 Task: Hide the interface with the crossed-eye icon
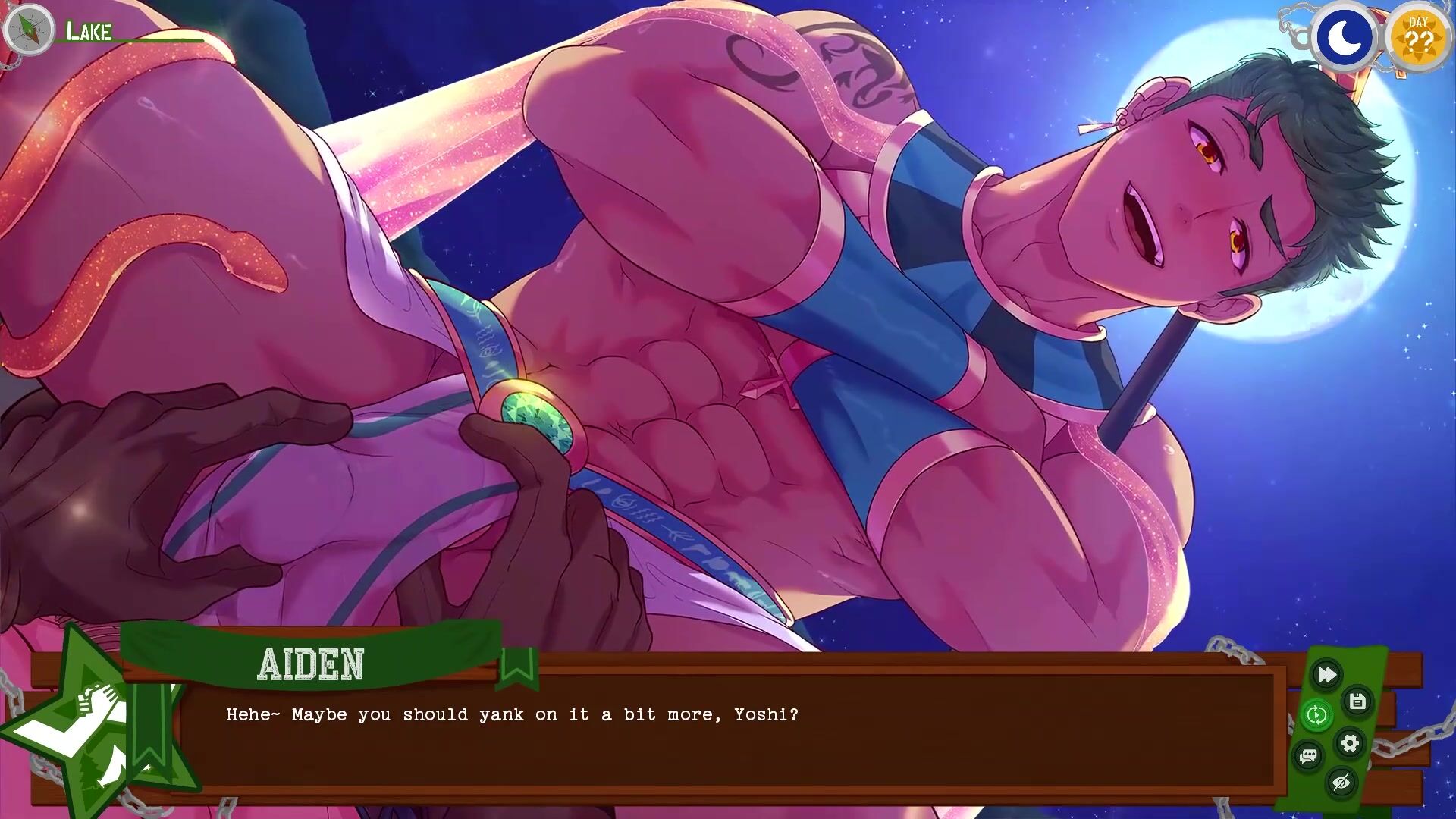1341,782
